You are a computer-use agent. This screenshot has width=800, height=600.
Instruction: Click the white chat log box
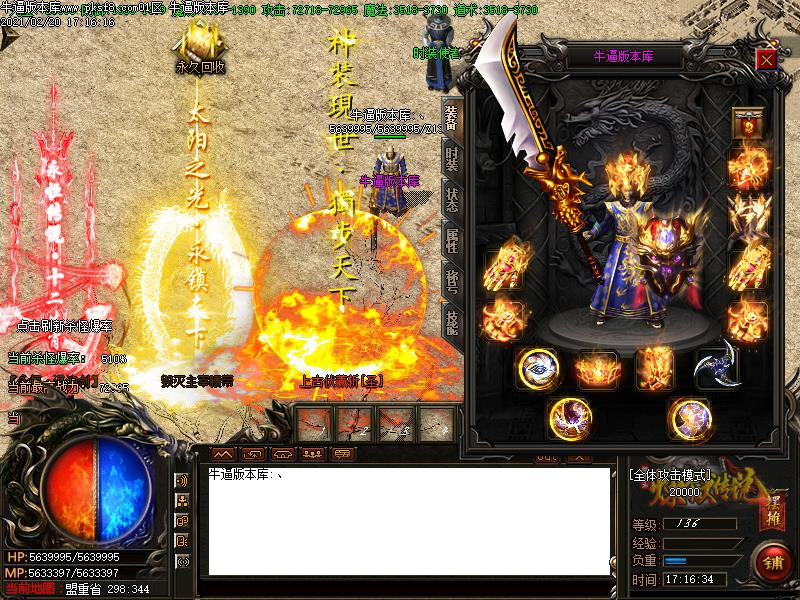coord(408,520)
